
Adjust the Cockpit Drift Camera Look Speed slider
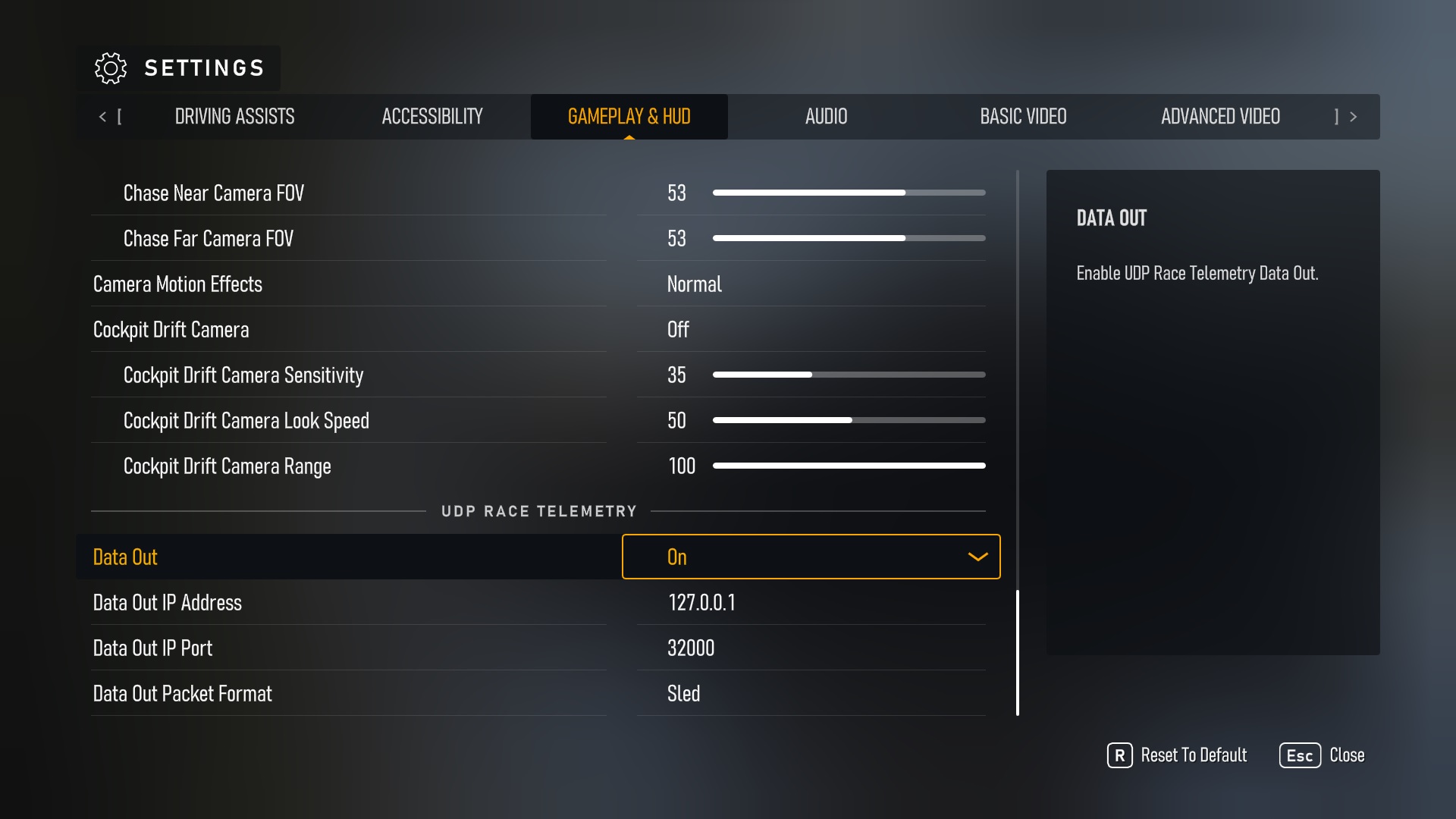click(849, 420)
